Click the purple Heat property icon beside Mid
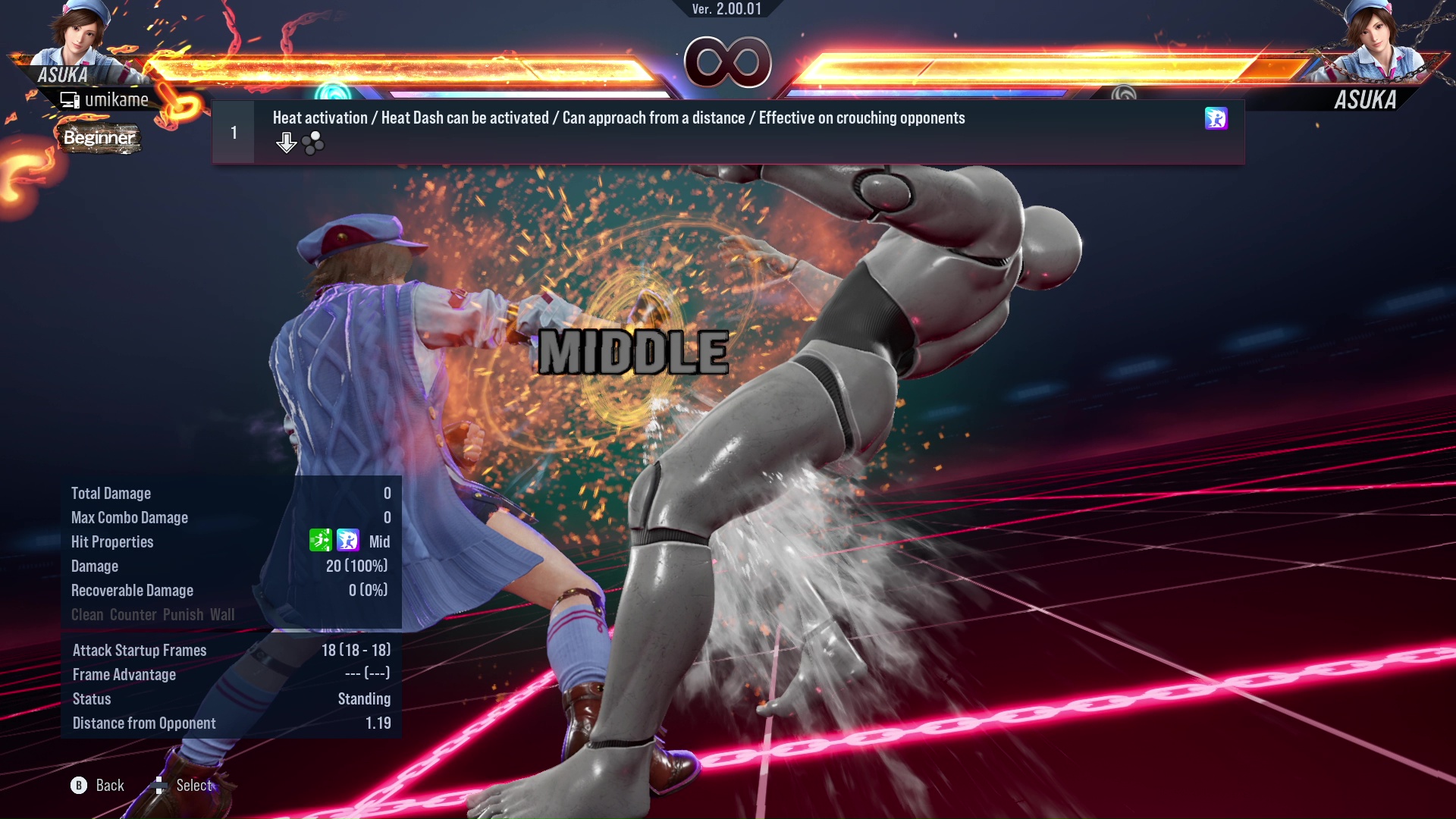 coord(347,541)
